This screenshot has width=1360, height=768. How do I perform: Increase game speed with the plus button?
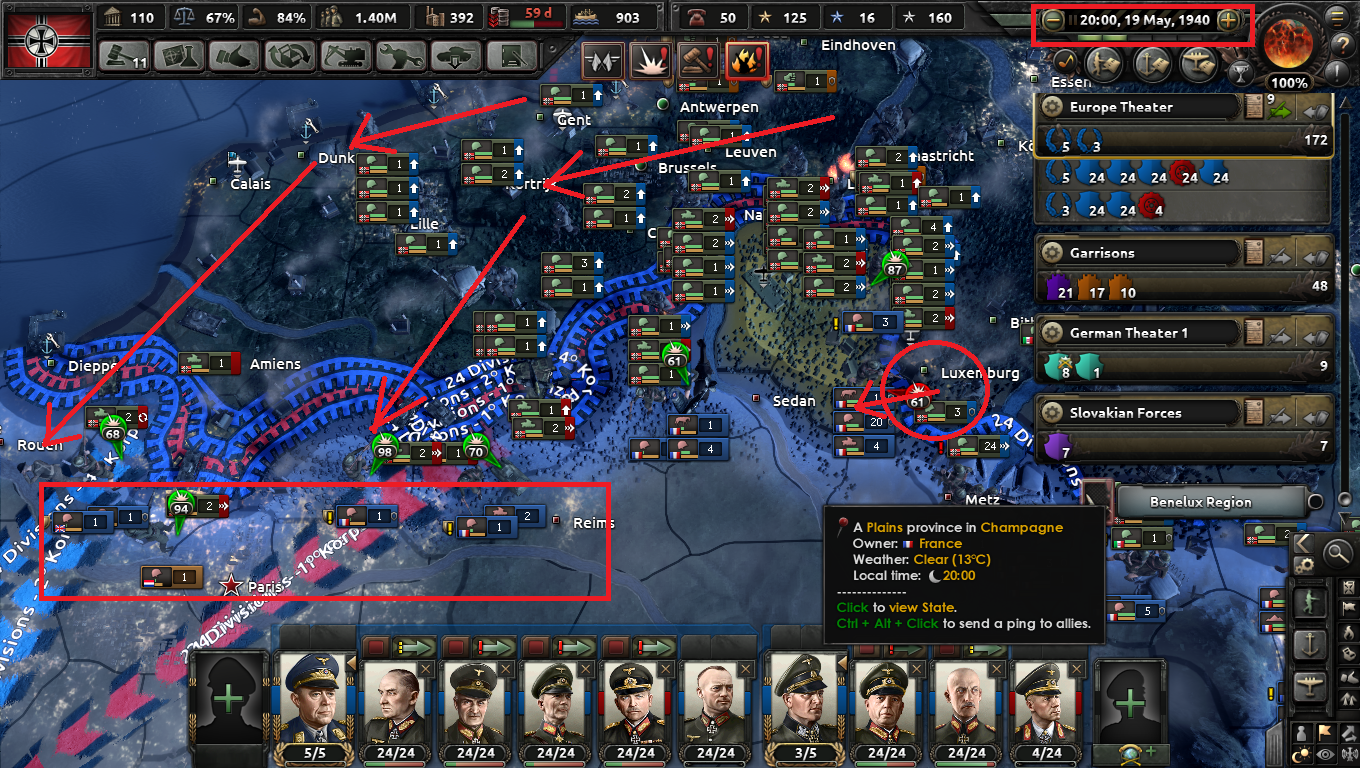(x=1228, y=21)
